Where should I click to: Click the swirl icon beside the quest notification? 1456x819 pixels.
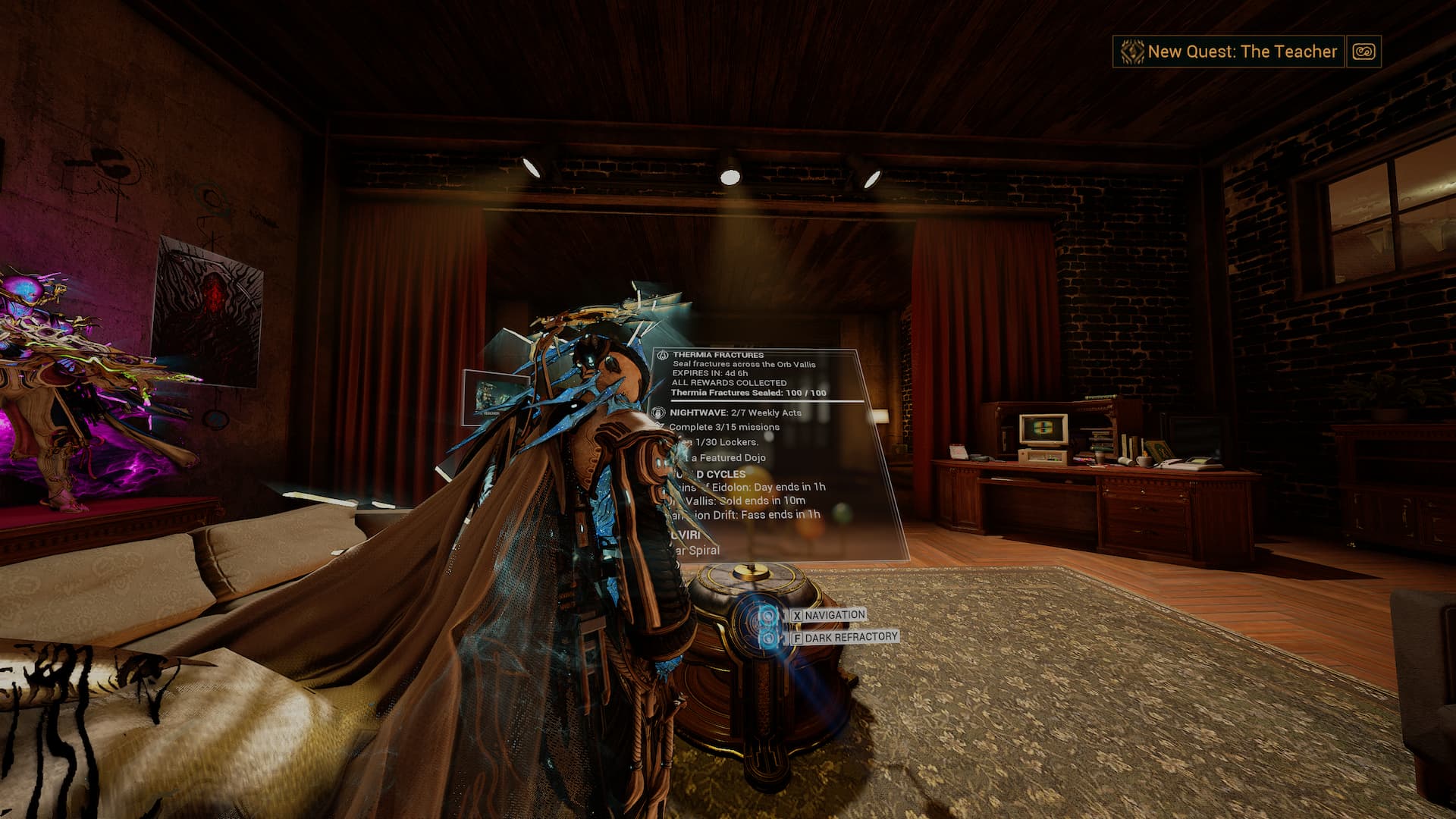(x=1363, y=52)
